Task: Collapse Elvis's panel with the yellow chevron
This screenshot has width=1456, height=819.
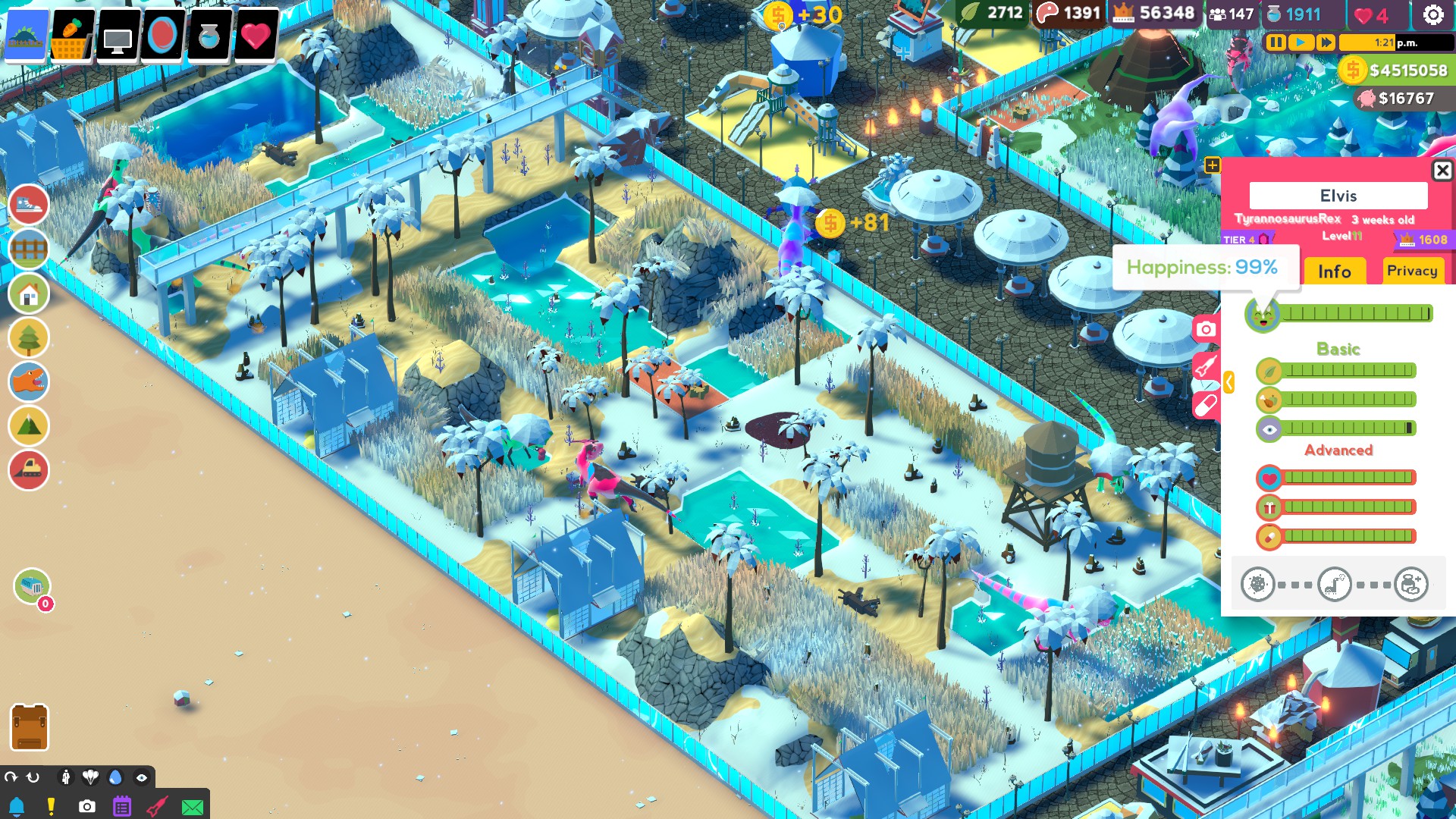Action: (x=1228, y=383)
